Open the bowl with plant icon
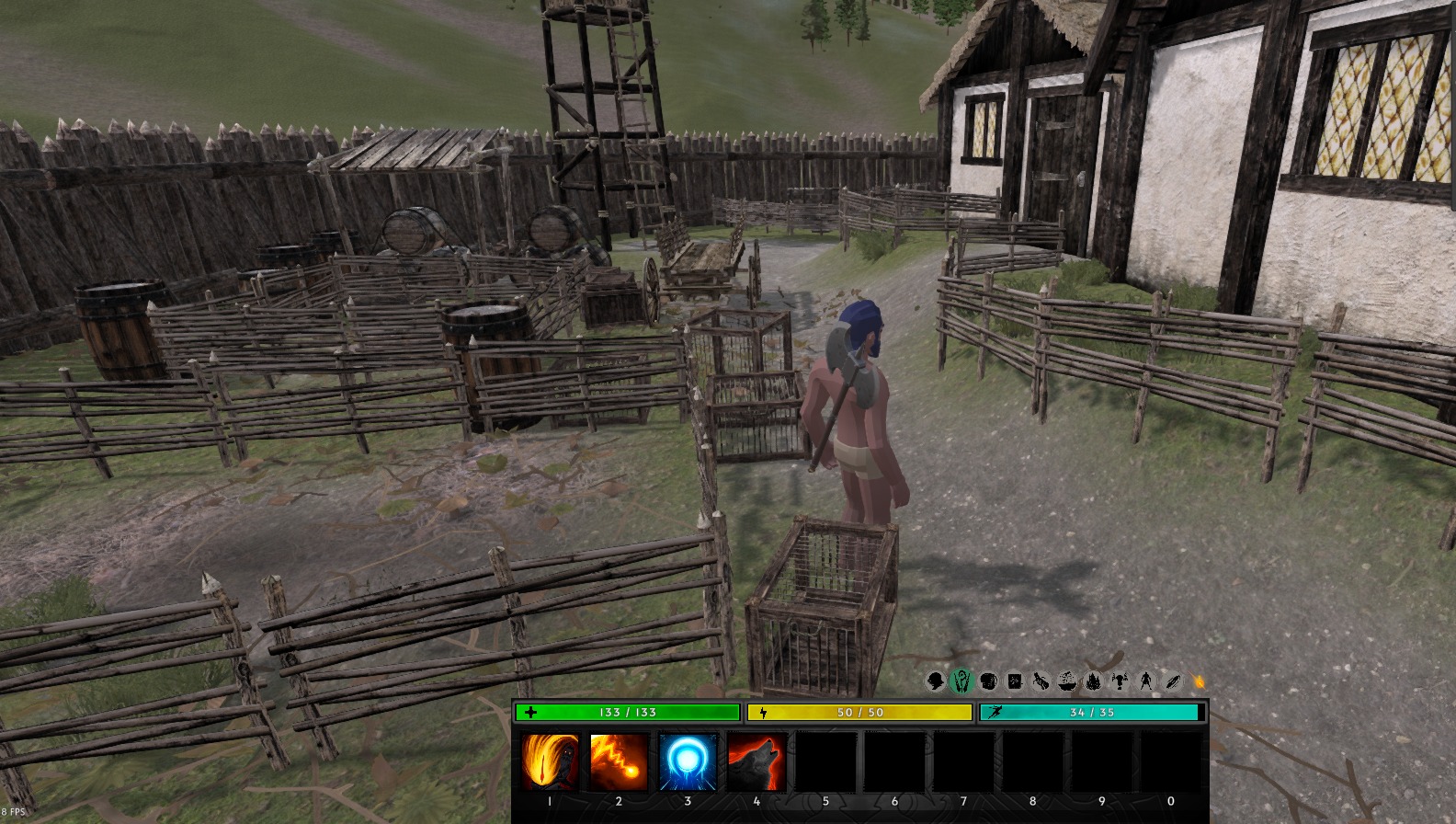This screenshot has width=1456, height=824. pyautogui.click(x=1067, y=681)
